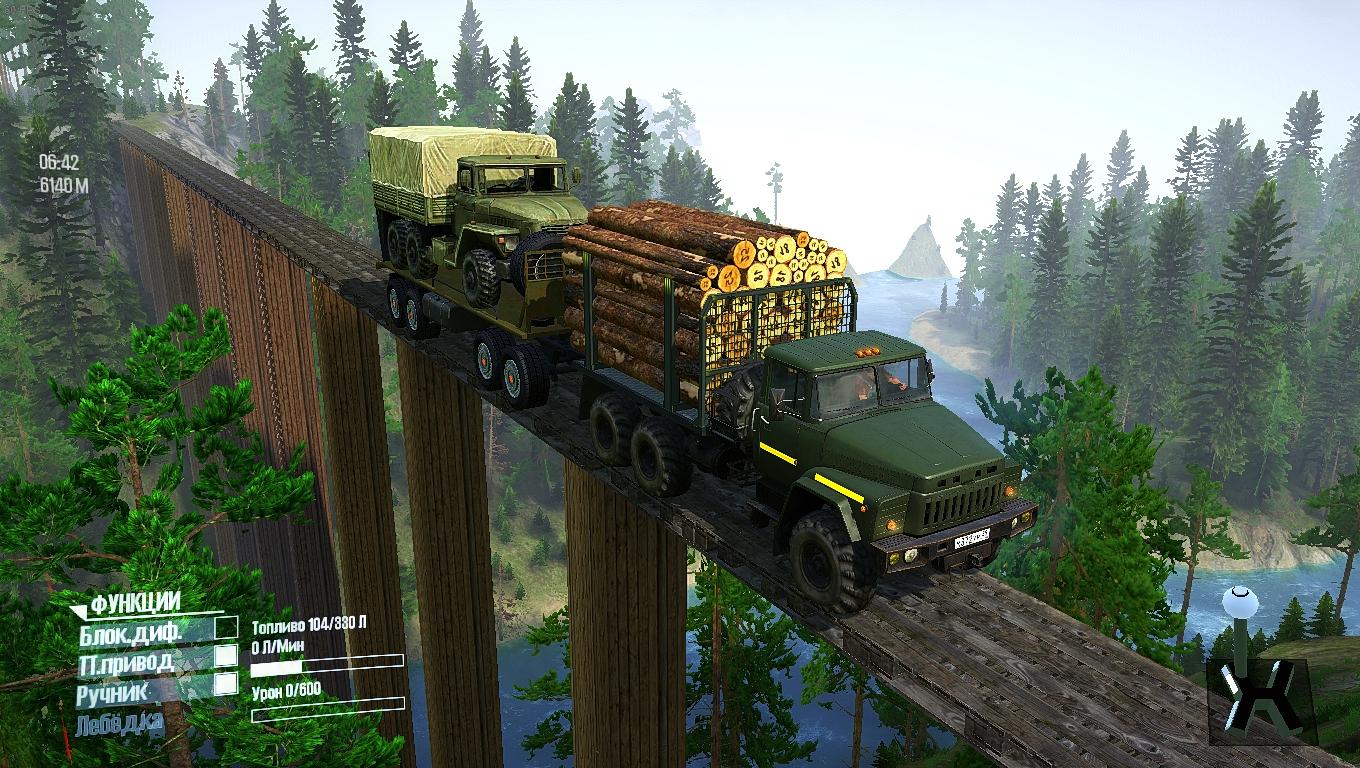The image size is (1360, 768).
Task: Collapse the ФУНКЦИИ functions panel header
Action: (x=134, y=602)
